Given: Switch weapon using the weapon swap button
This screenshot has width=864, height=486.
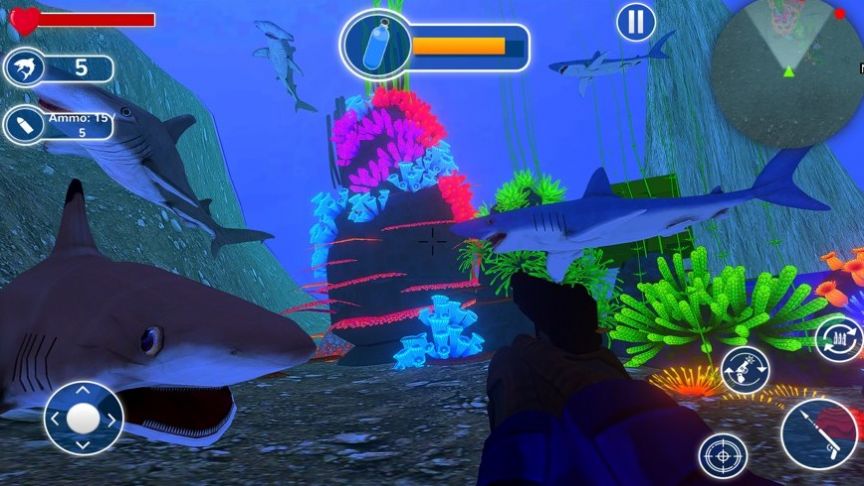Looking at the screenshot, I should coord(745,370).
